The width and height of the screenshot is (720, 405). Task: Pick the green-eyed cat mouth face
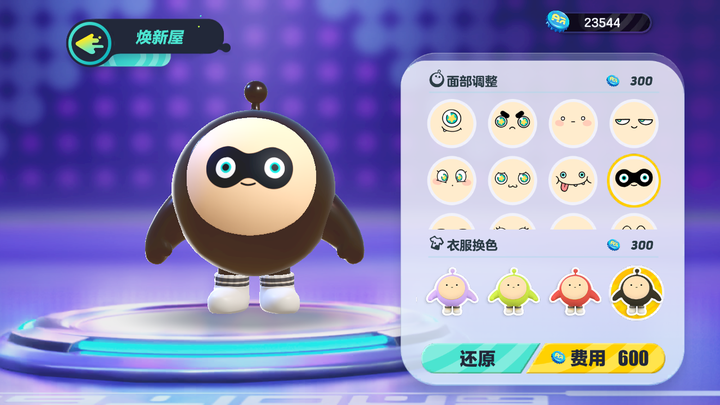513,181
